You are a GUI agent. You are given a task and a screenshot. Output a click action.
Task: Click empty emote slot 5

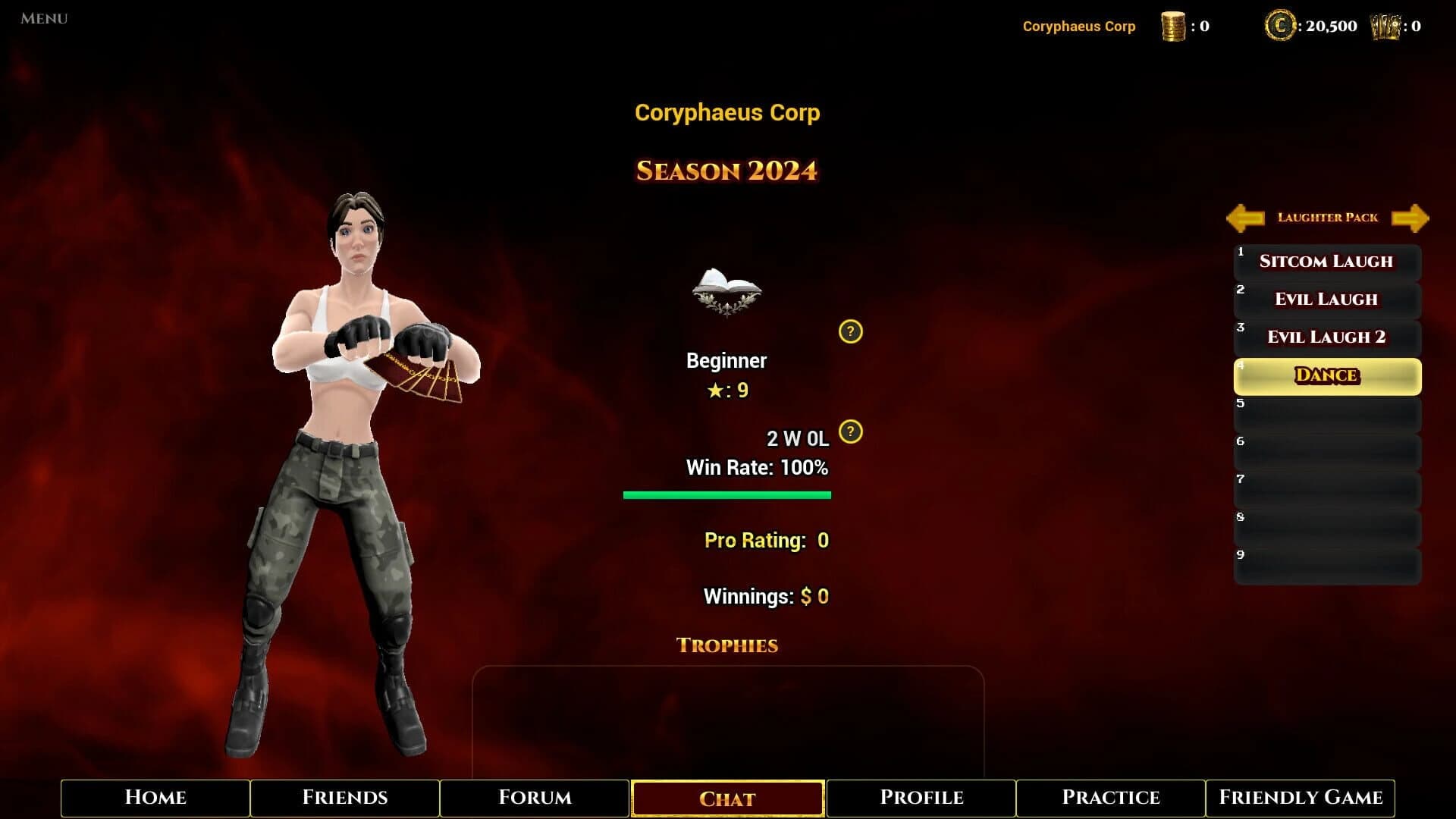(x=1326, y=413)
